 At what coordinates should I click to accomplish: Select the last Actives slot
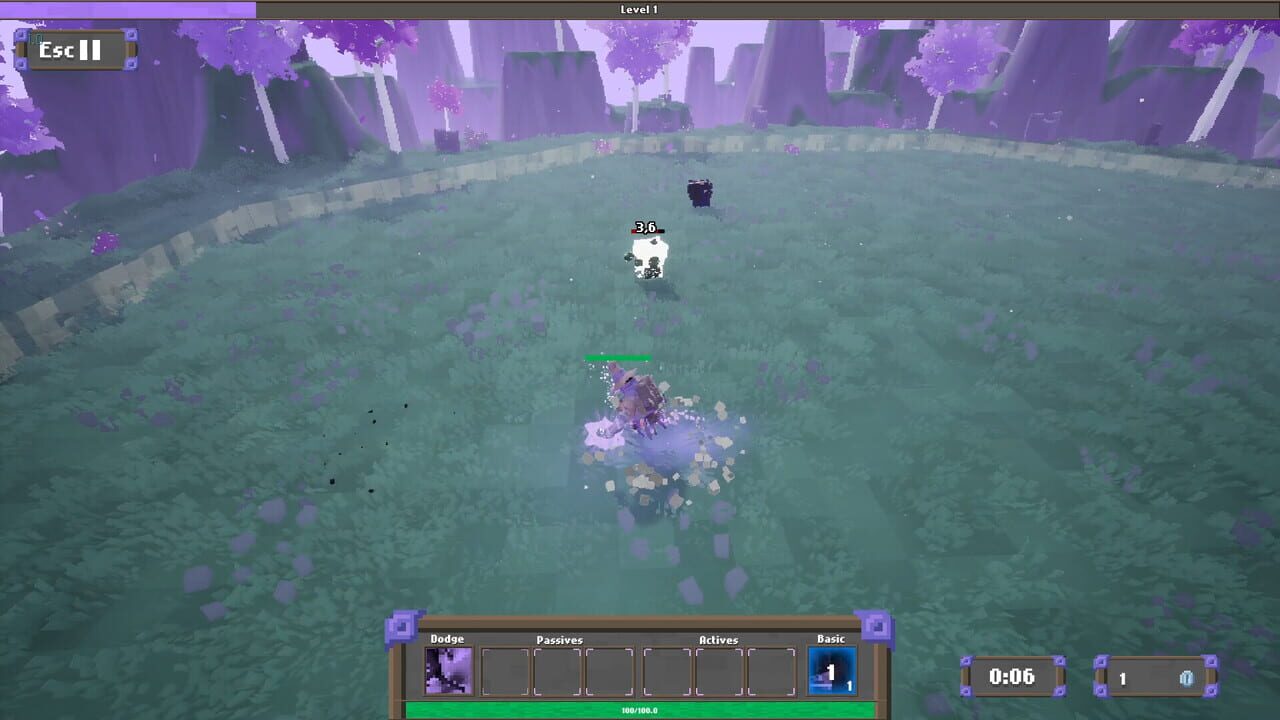click(x=772, y=670)
